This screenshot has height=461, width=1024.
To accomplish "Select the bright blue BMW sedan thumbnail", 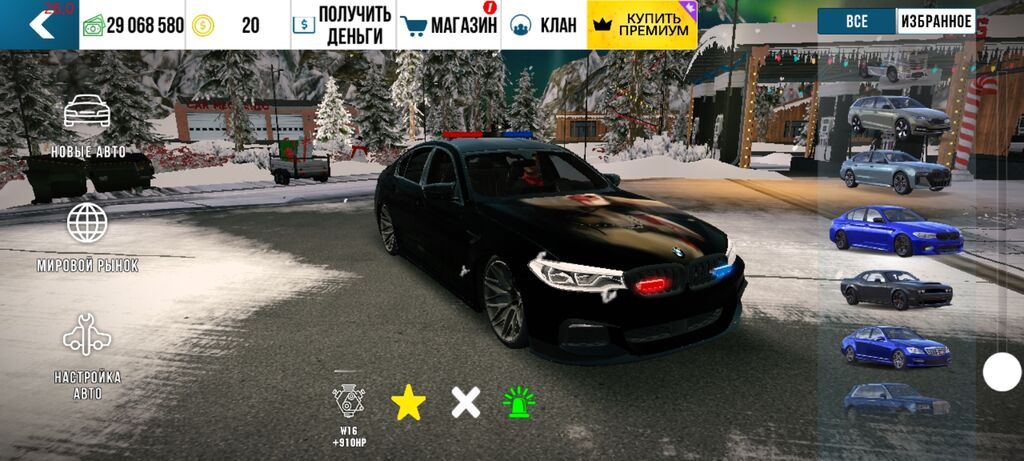I will (x=895, y=230).
